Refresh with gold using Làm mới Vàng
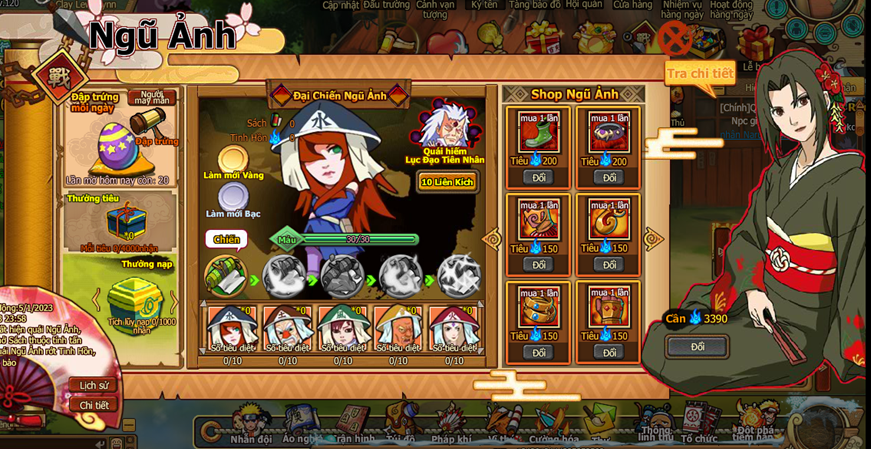This screenshot has width=871, height=449. coord(233,161)
